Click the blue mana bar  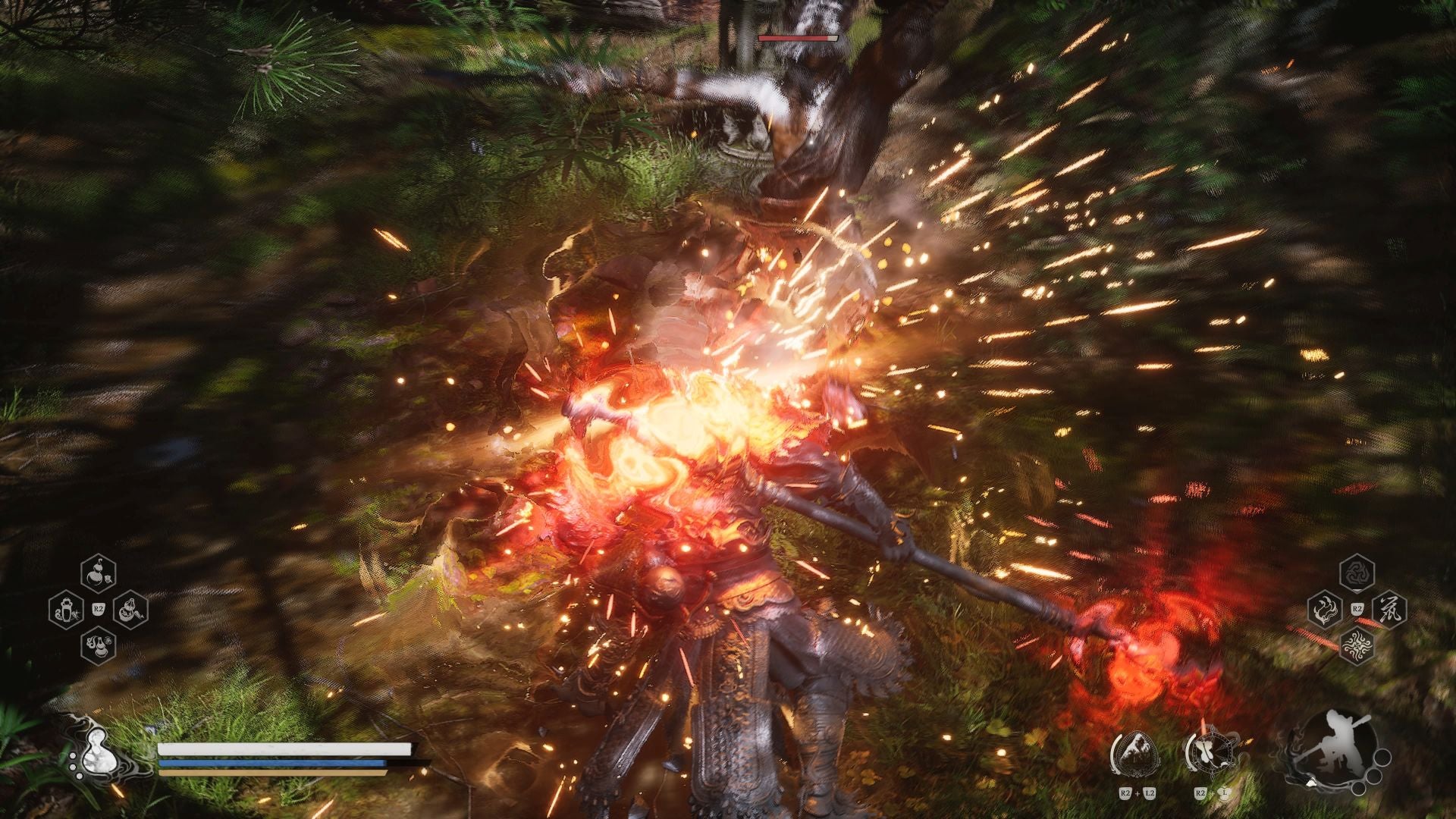click(273, 763)
